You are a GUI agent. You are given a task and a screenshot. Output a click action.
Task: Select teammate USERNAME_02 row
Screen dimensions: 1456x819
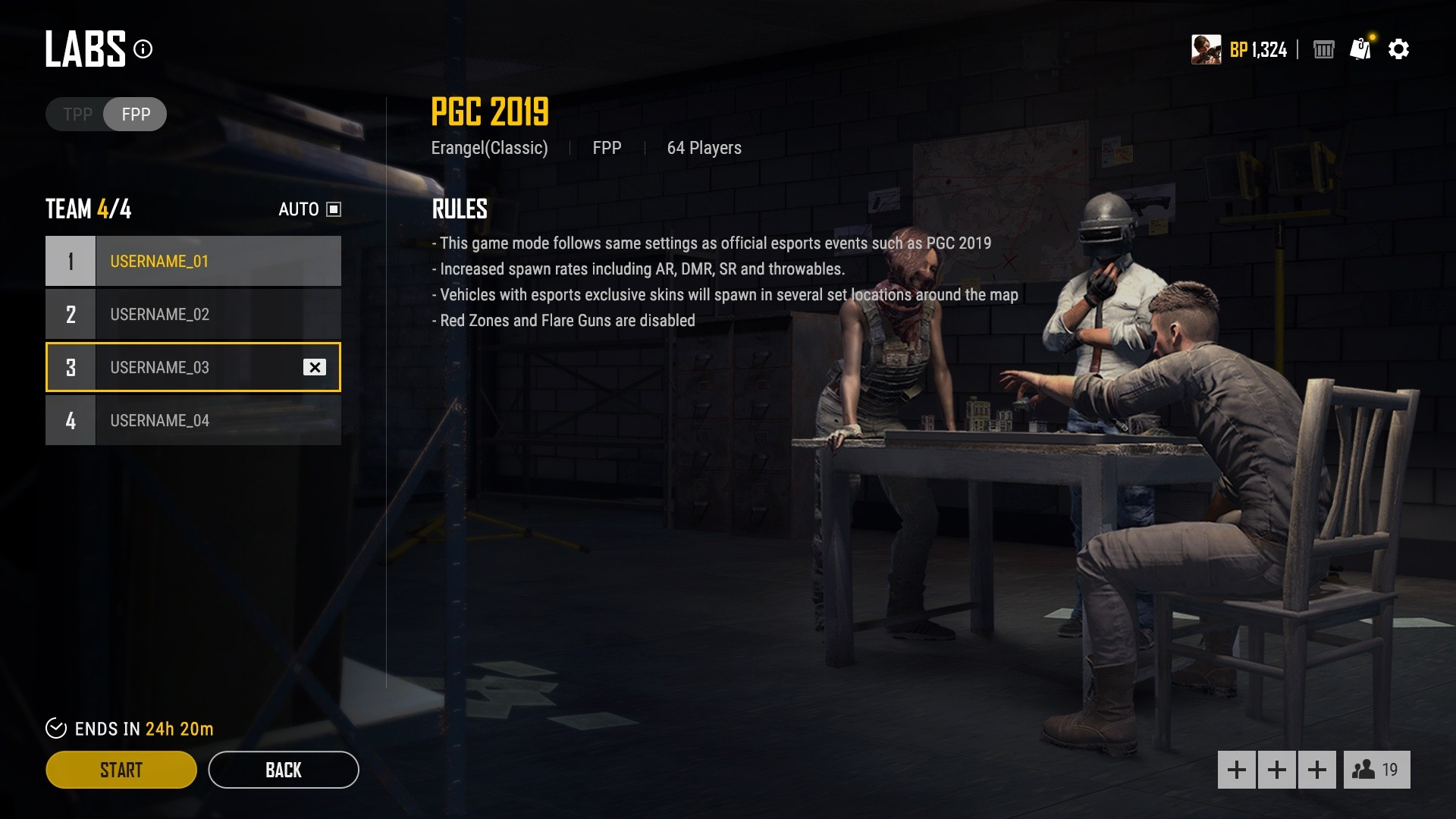[x=193, y=314]
